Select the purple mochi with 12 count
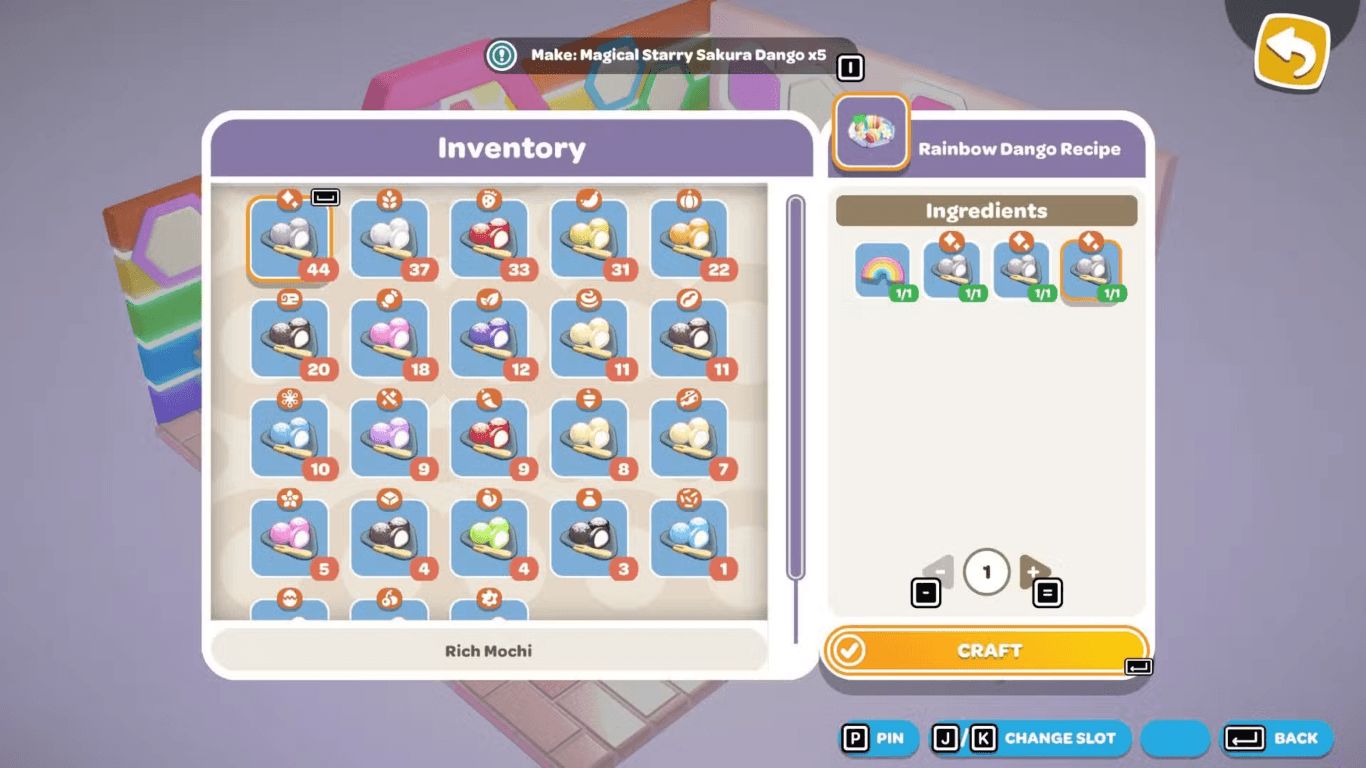Image resolution: width=1366 pixels, height=768 pixels. tap(490, 339)
